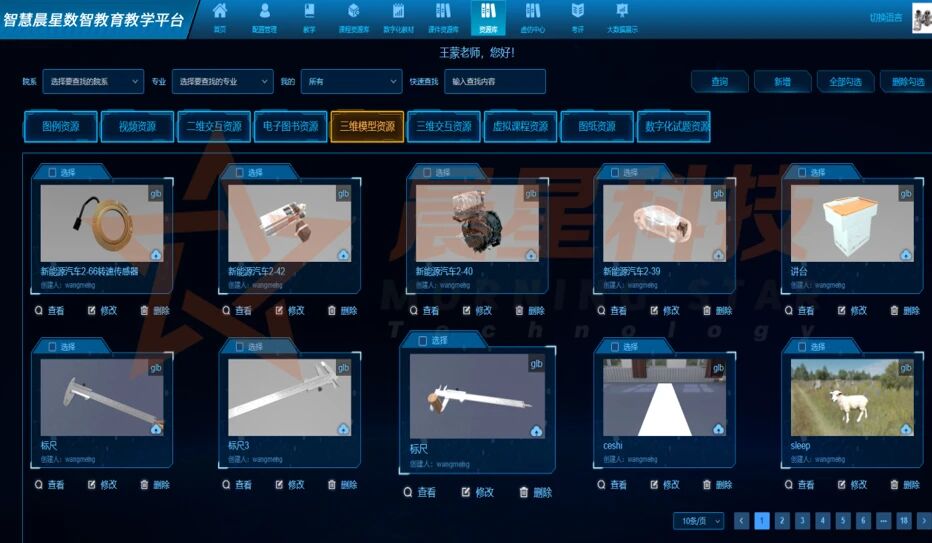Add a new resource with 新增
The width and height of the screenshot is (932, 543).
tap(781, 82)
